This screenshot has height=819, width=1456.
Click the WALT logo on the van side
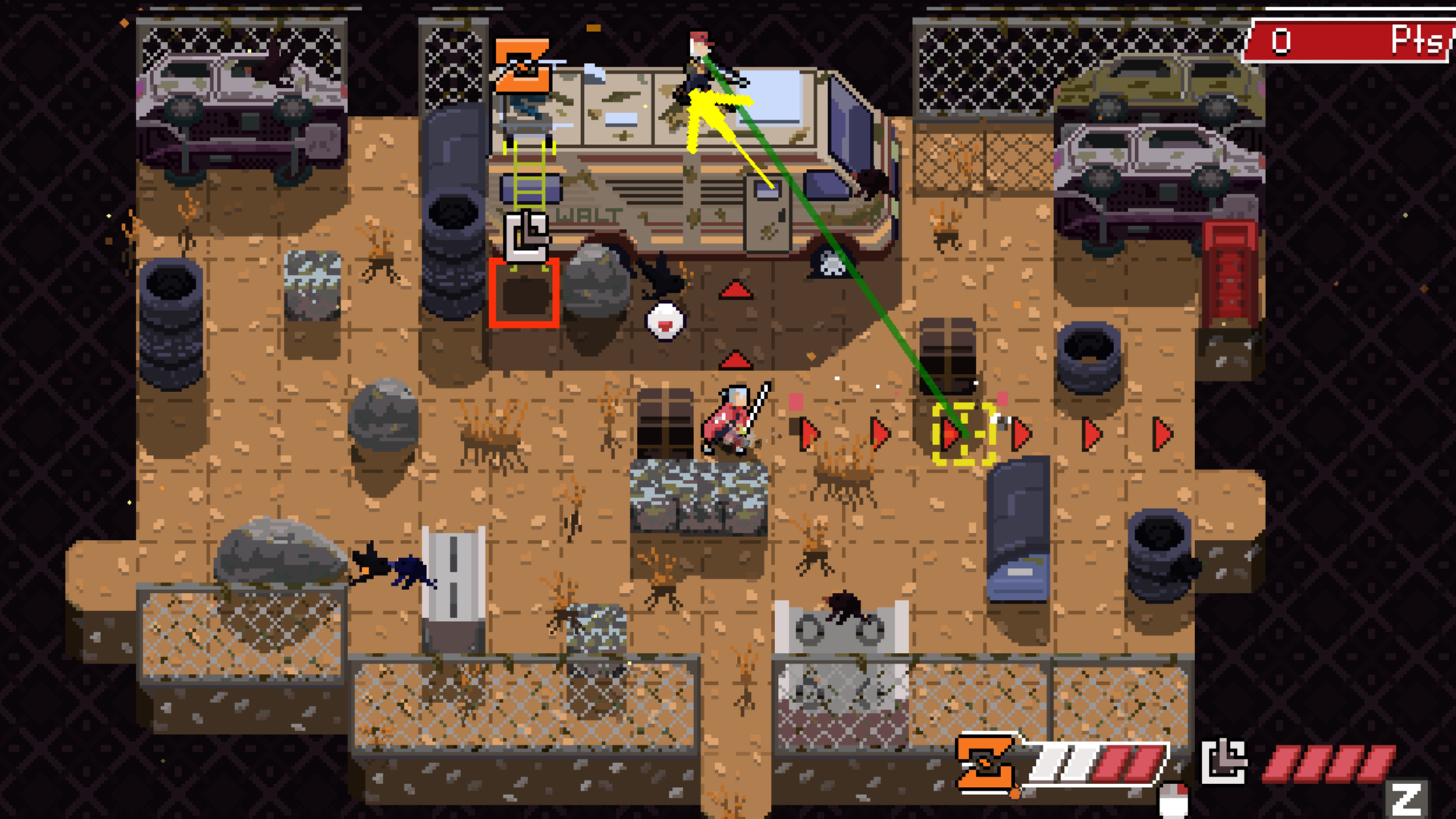pos(588,213)
